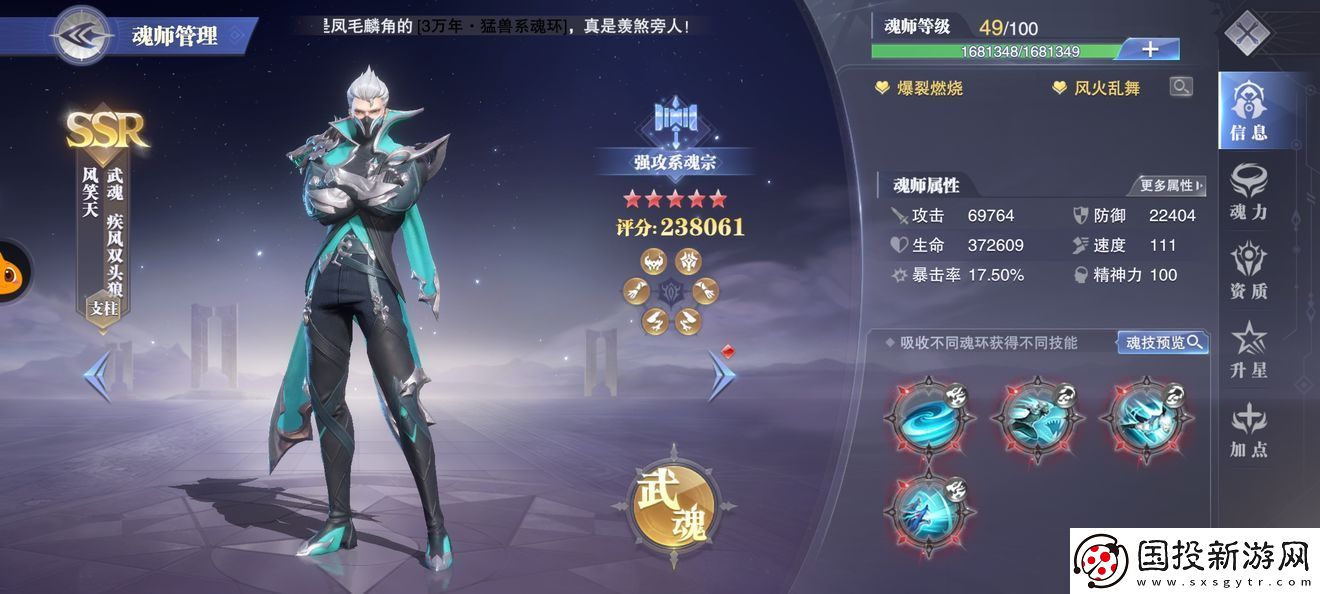Select the bottom-row wolf soul skill icon

click(x=929, y=510)
